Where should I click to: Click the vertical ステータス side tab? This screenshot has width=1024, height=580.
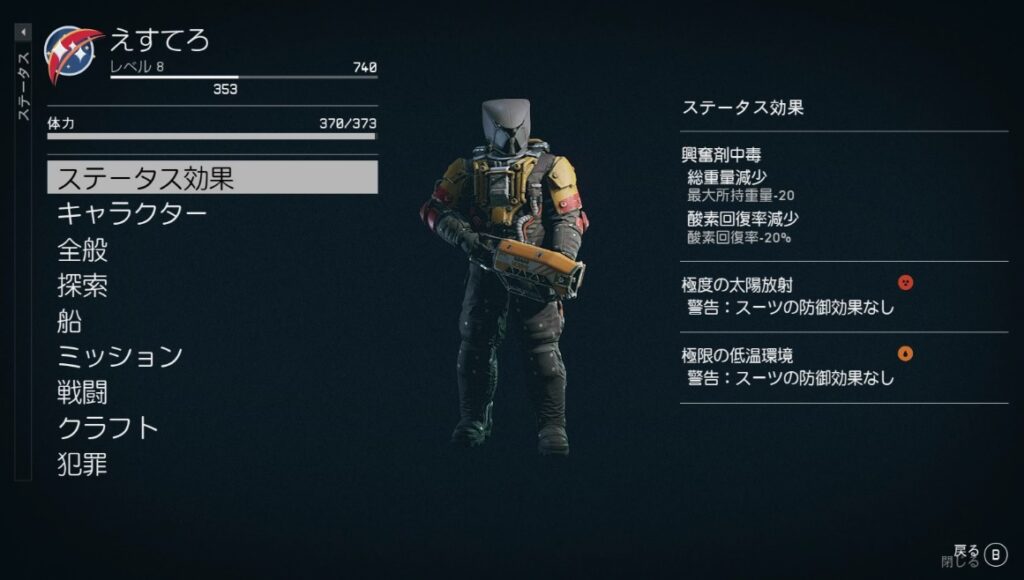point(23,85)
